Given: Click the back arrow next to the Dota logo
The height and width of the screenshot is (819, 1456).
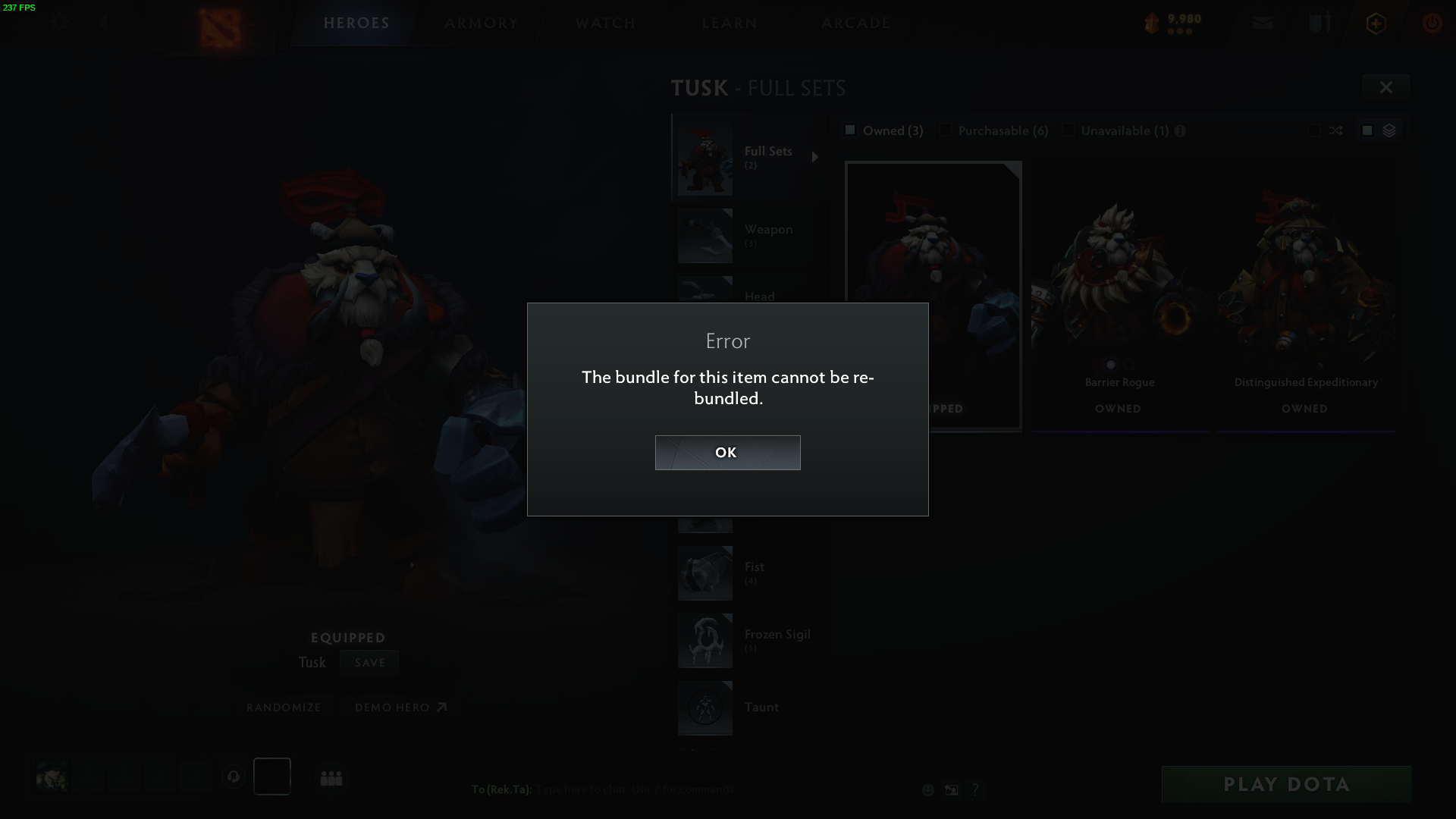Looking at the screenshot, I should [x=103, y=23].
